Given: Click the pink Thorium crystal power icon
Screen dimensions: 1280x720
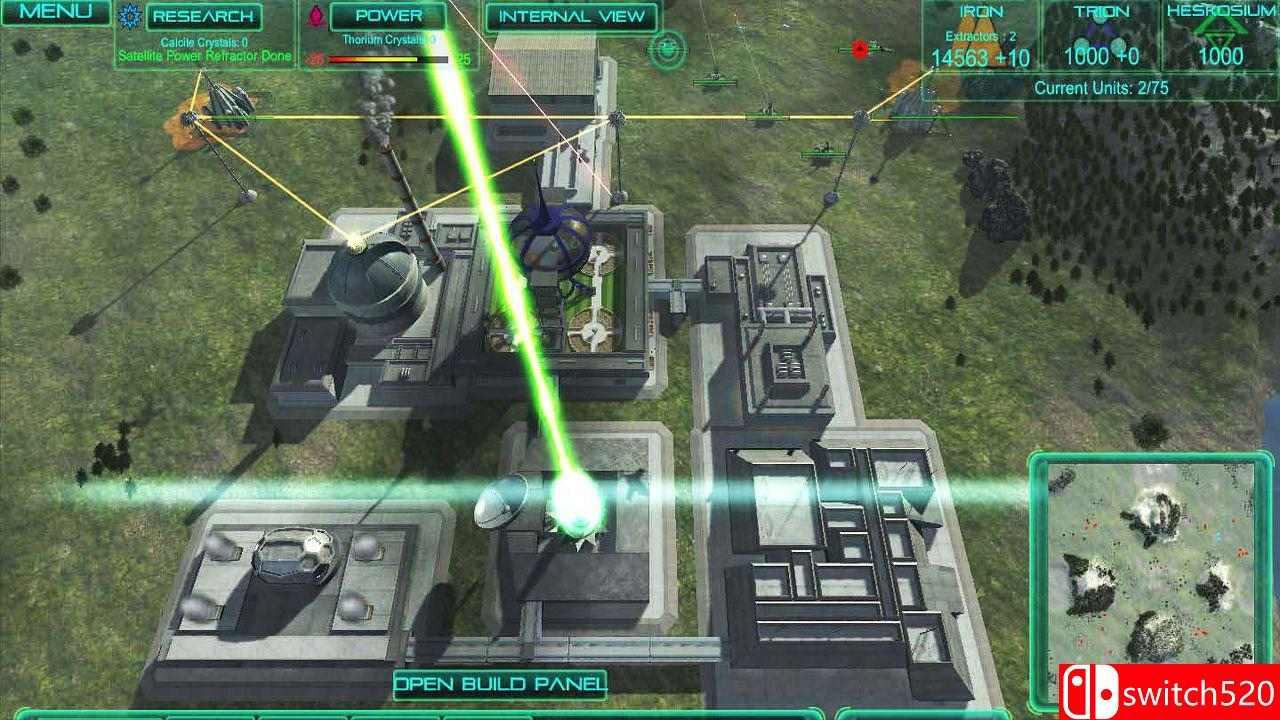Looking at the screenshot, I should 316,17.
